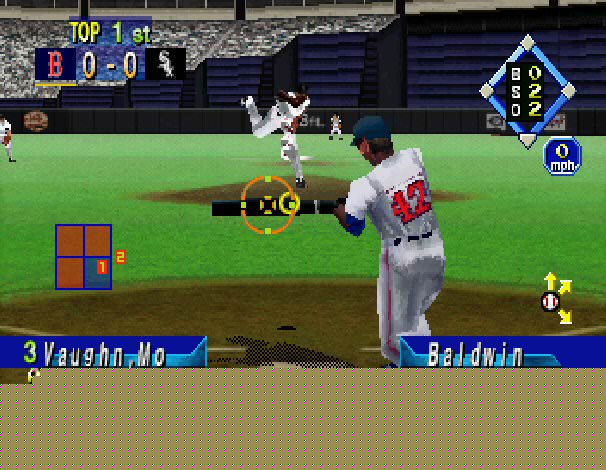This screenshot has width=606, height=470.
Task: Click the orange batting aim reticle
Action: pyautogui.click(x=268, y=205)
